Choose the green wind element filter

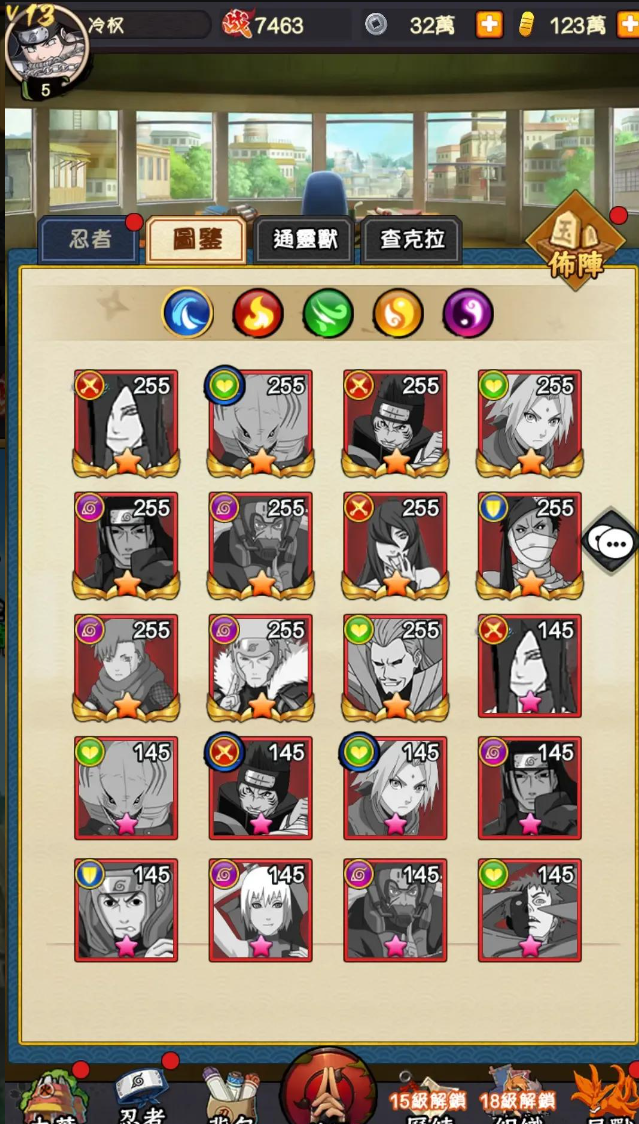point(328,314)
